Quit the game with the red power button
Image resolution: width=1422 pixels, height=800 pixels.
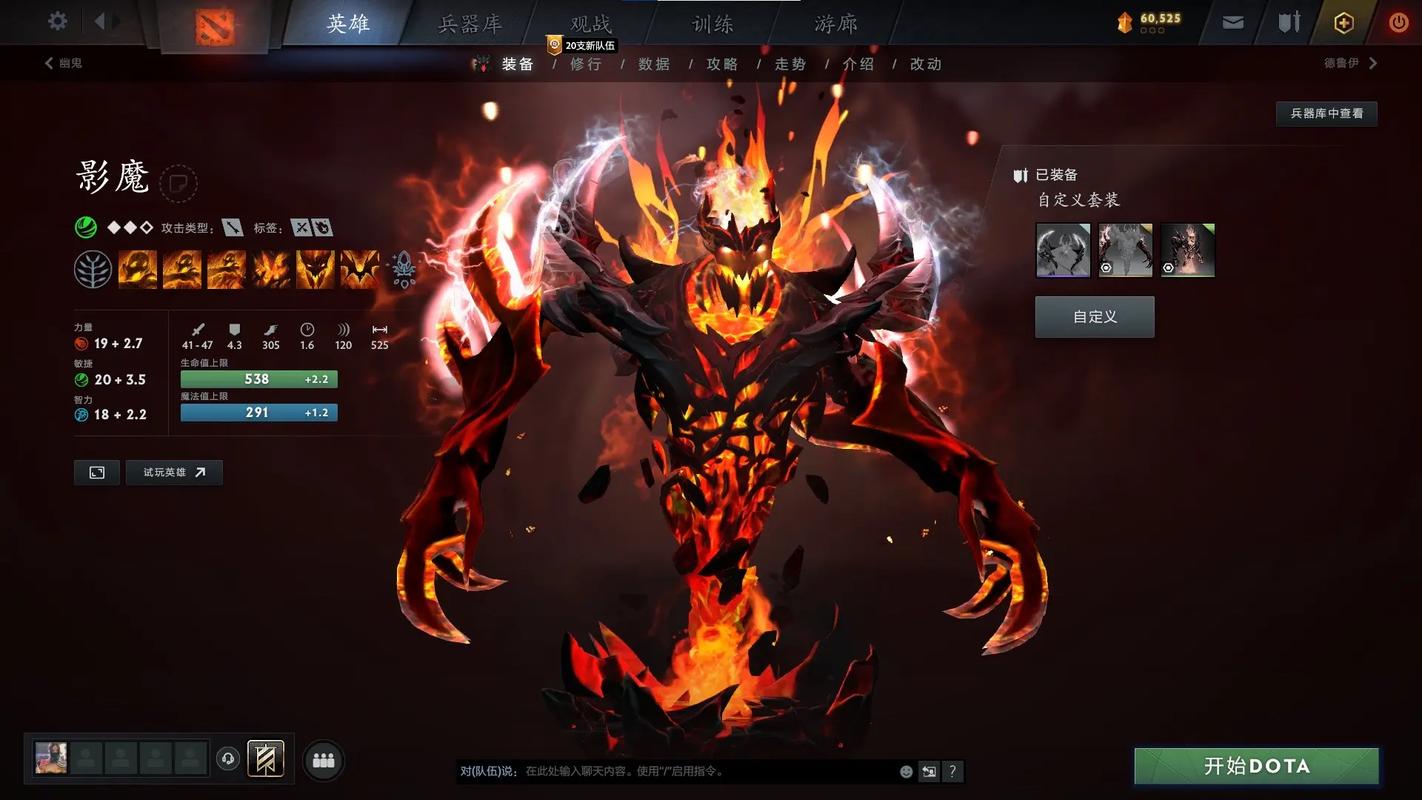coord(1398,22)
